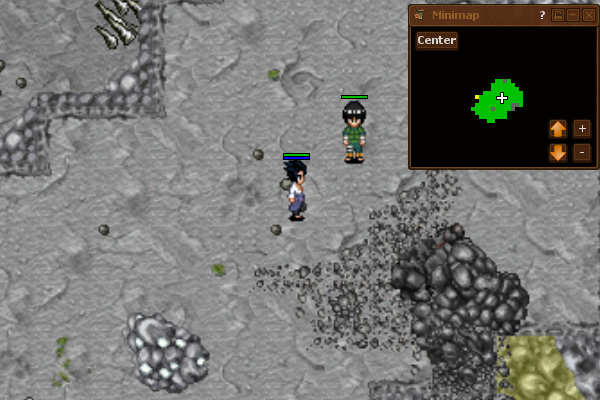Viewport: 600px width, 400px height.
Task: Zoom out the minimap with the minus button
Action: click(582, 153)
